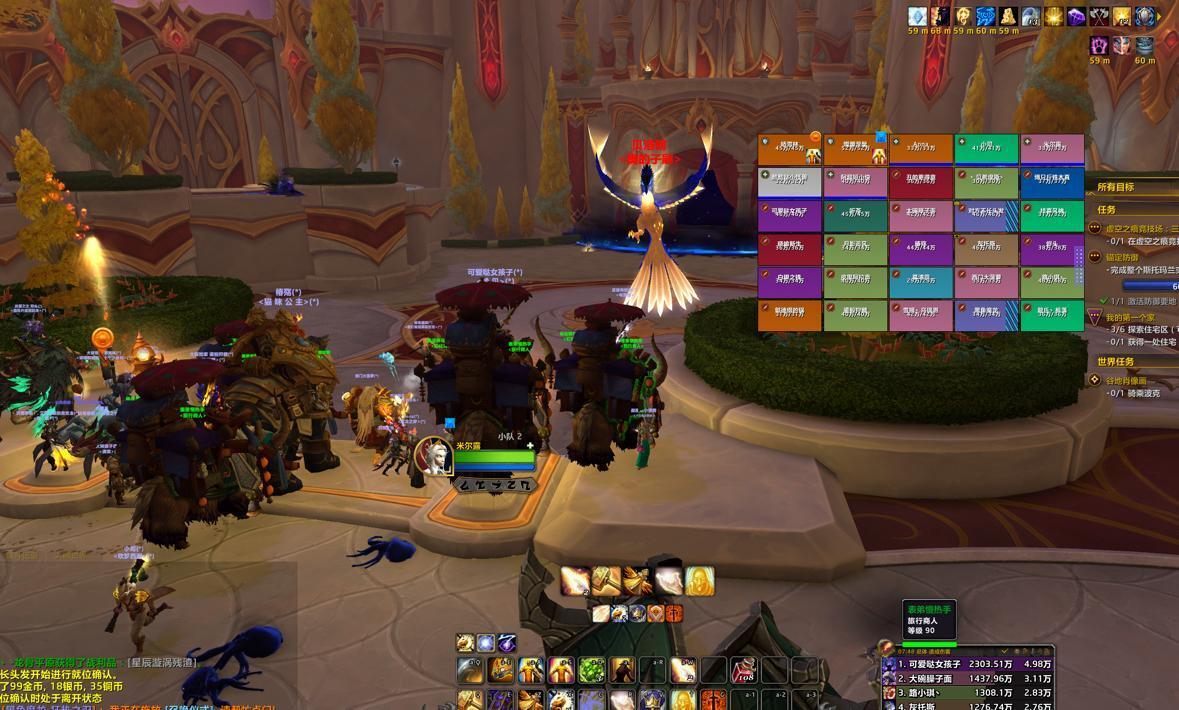
Task: Click the crossed axes buff icon
Action: pos(1100,17)
